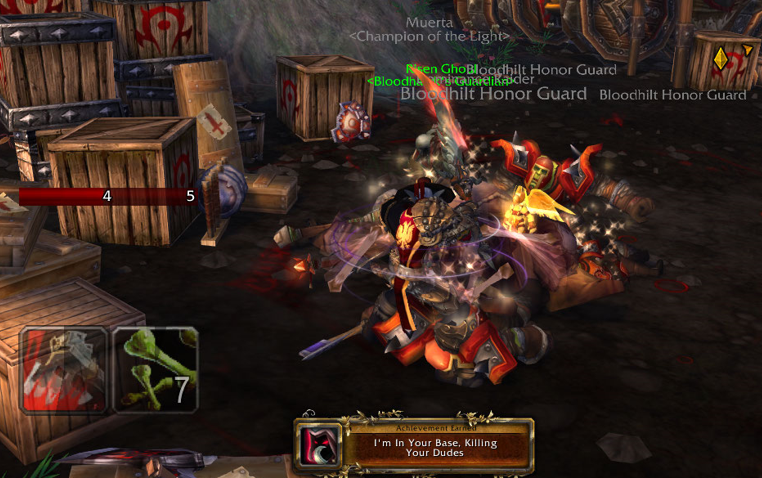Select the green bones item with count 7
The width and height of the screenshot is (762, 478).
click(x=155, y=370)
